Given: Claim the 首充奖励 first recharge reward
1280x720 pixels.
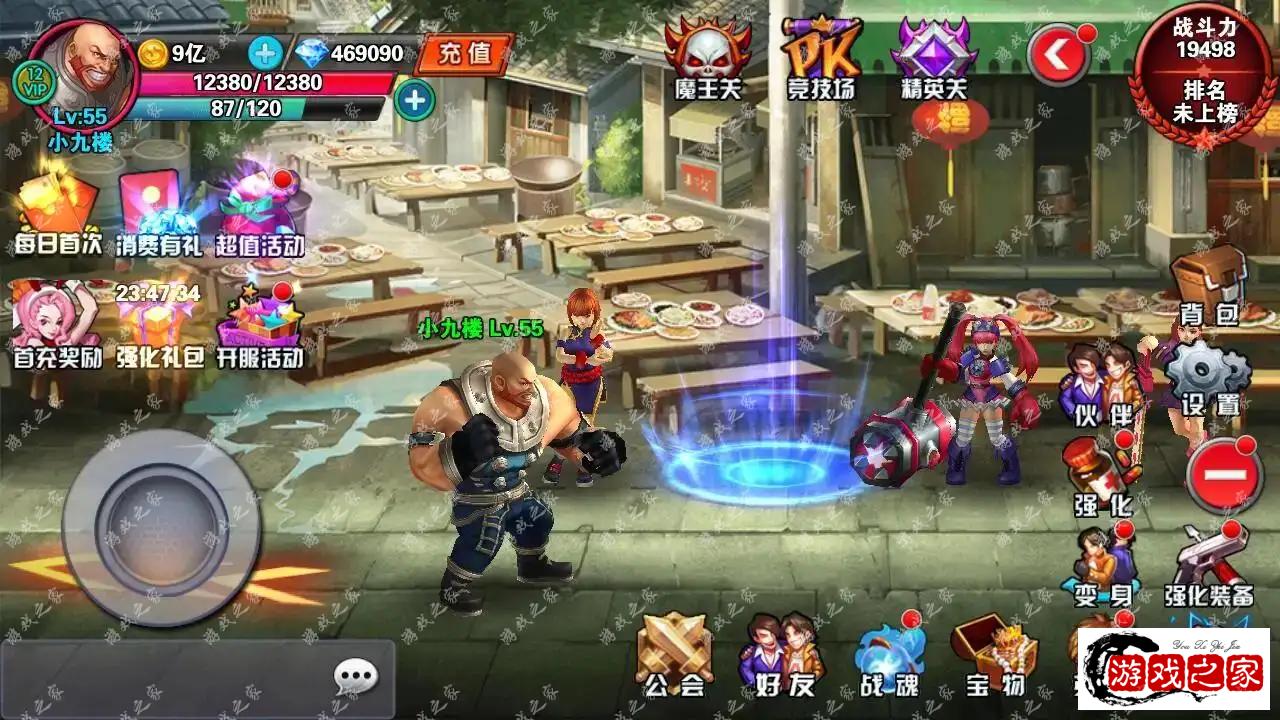Looking at the screenshot, I should pyautogui.click(x=57, y=325).
